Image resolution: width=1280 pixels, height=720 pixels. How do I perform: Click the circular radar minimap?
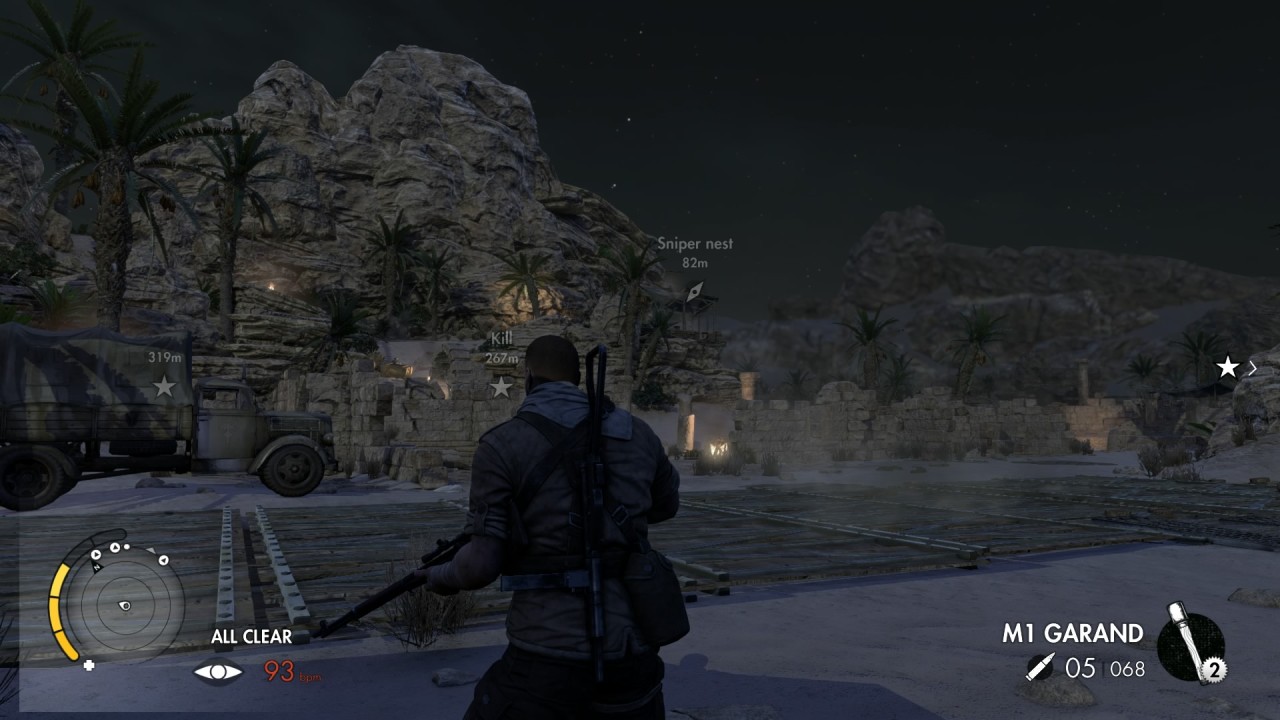point(124,604)
